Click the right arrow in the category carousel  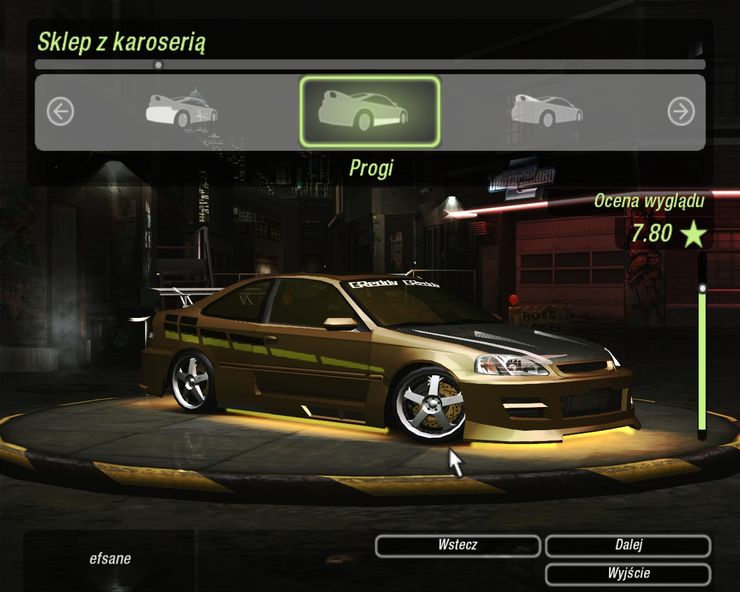pos(681,112)
